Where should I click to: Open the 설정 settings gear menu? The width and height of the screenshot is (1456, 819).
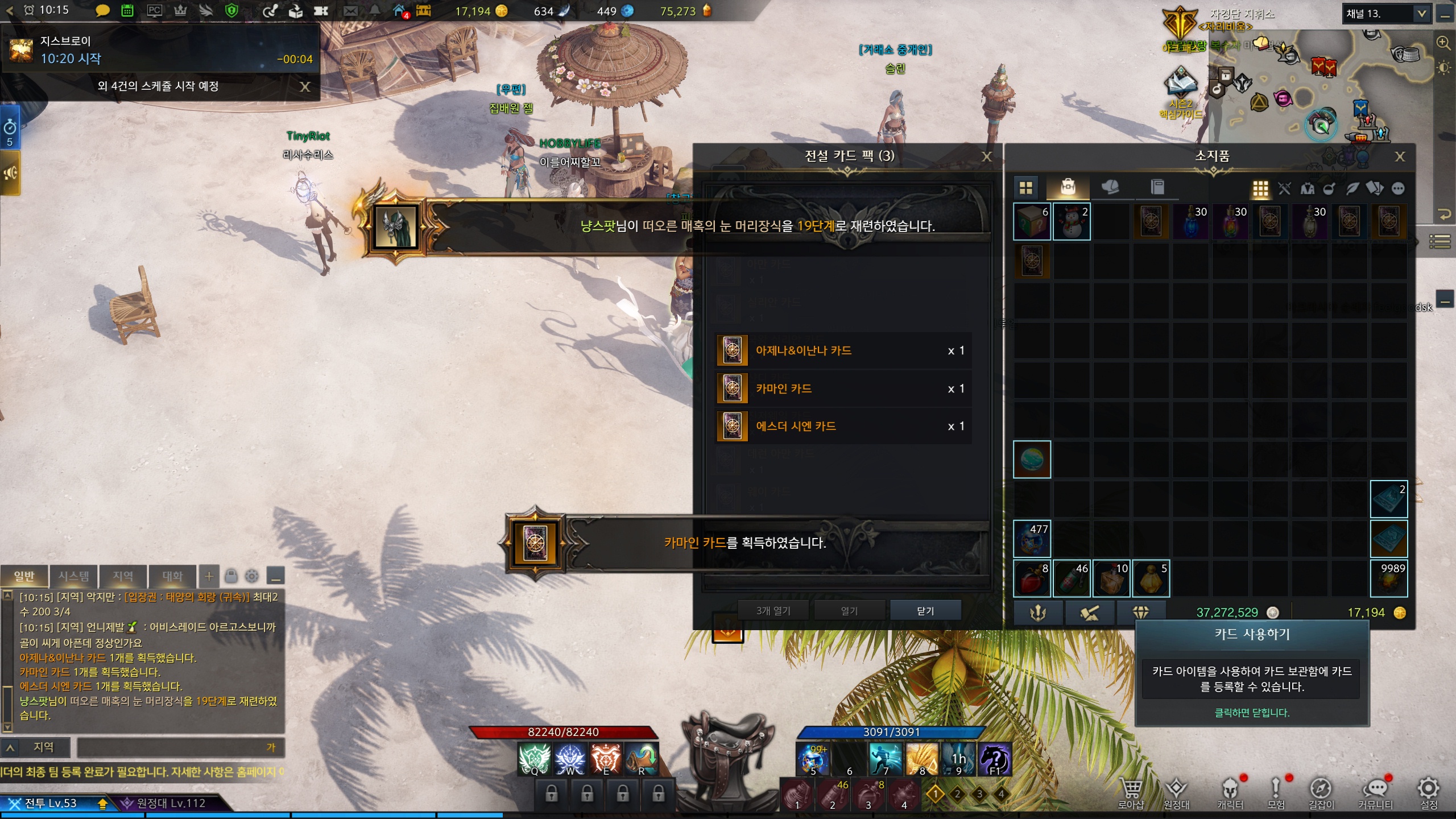(x=1429, y=793)
